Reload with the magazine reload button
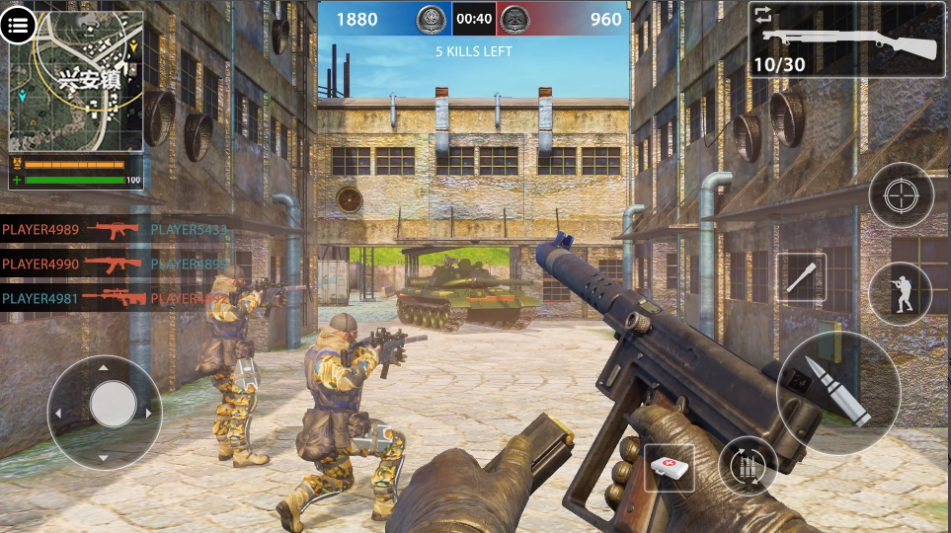 [748, 466]
